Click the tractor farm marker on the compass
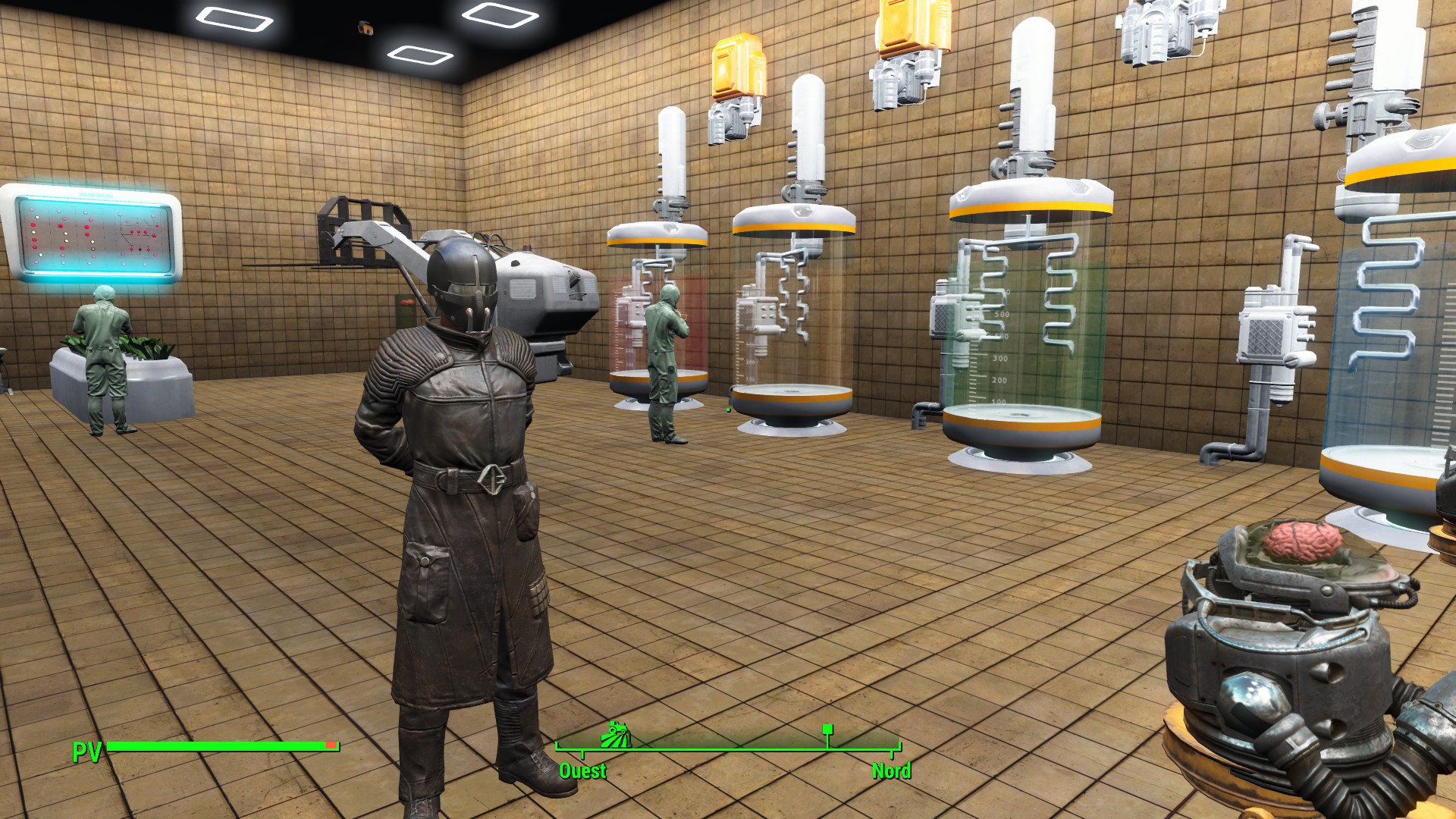The width and height of the screenshot is (1456, 819). [x=616, y=734]
